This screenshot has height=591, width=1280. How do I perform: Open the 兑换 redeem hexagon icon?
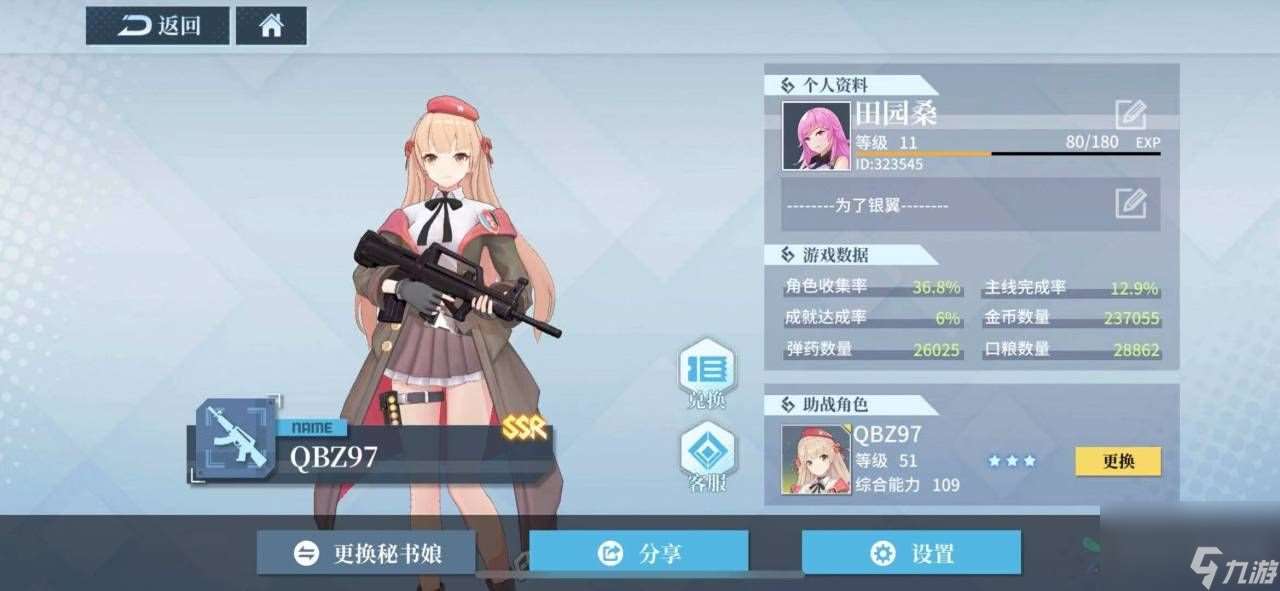pos(707,372)
